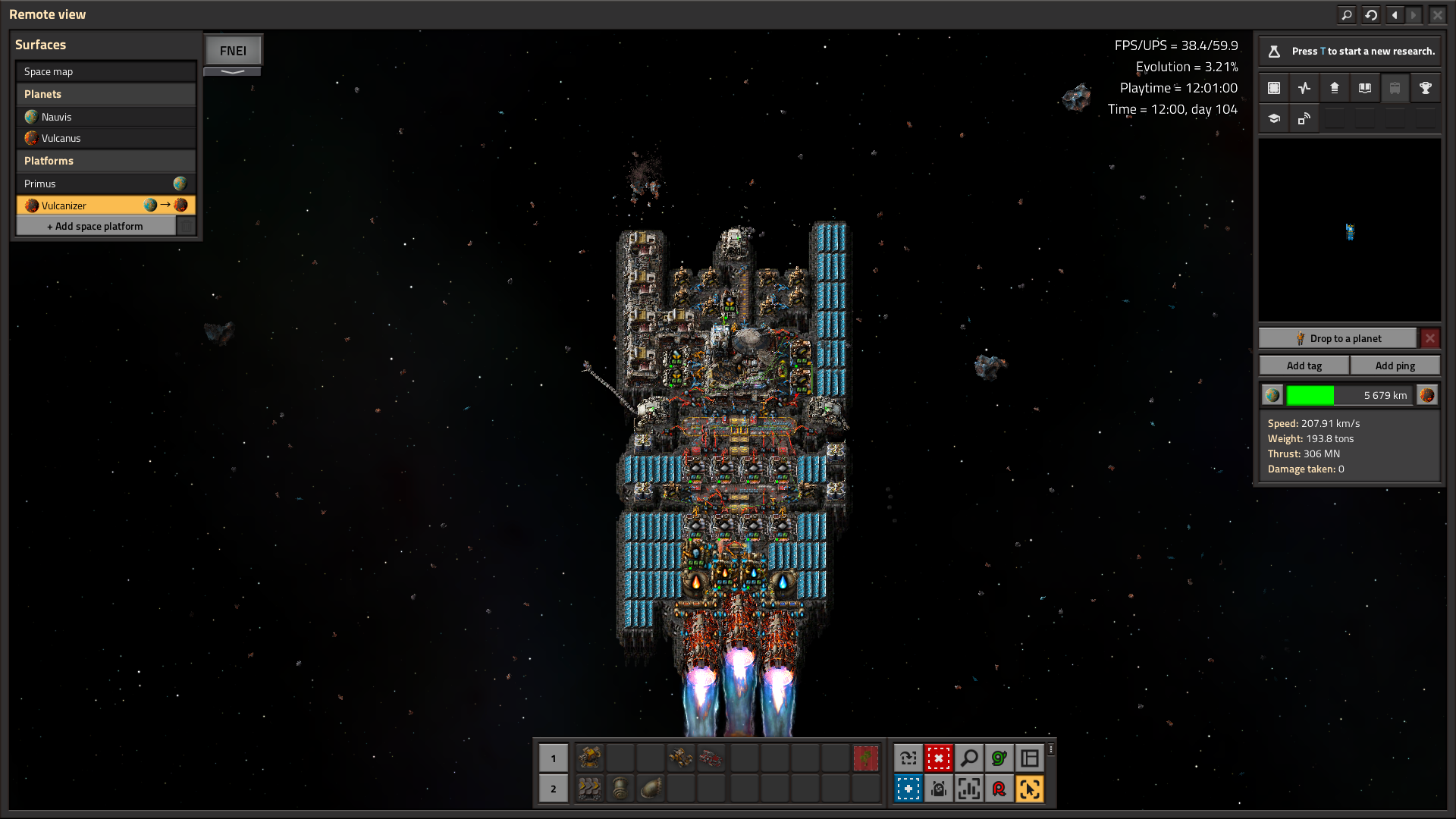Open the FNEI recipe browser
This screenshot has height=819, width=1456.
coord(233,51)
